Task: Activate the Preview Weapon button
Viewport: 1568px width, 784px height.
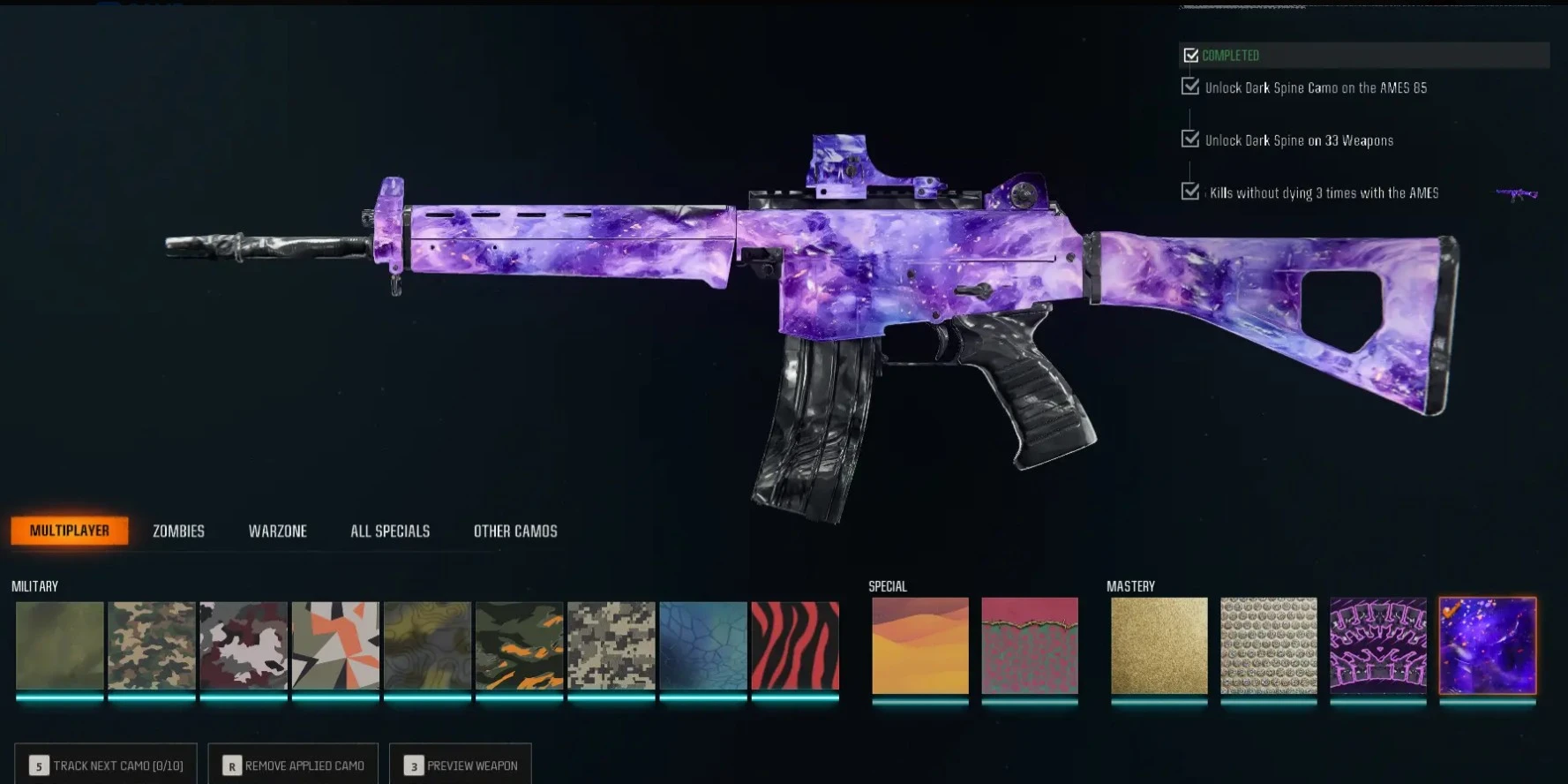Action: pos(460,765)
